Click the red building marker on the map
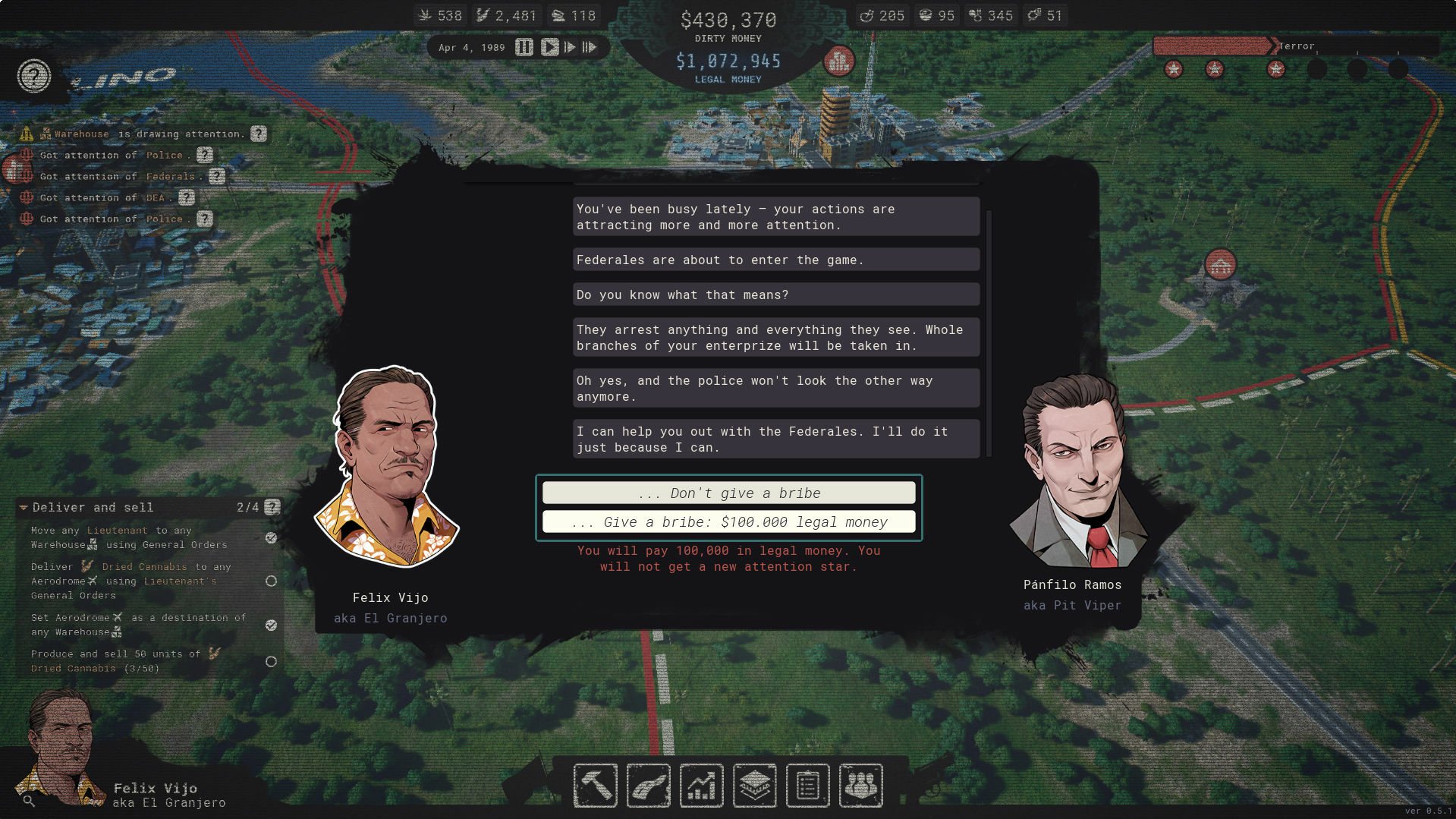1456x819 pixels. pos(1220,265)
